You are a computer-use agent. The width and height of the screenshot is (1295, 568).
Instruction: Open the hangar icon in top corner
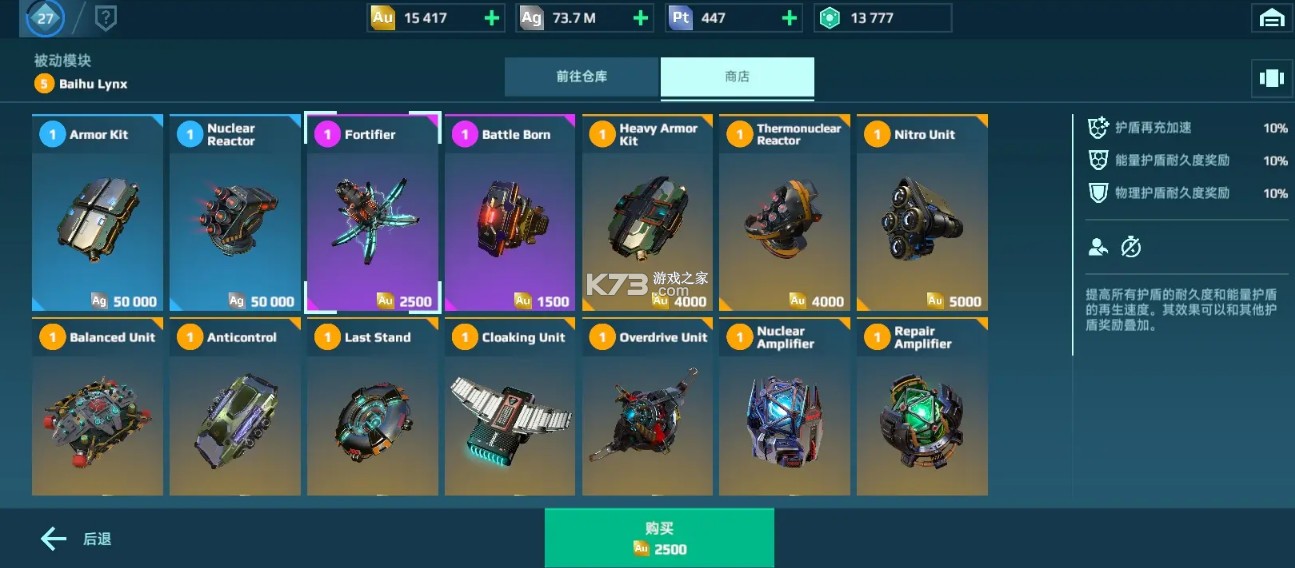1272,18
